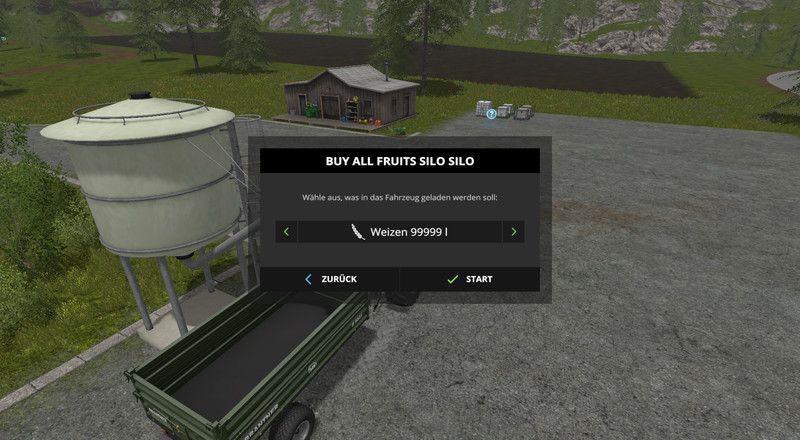Select the next fruit type with right arrow
800x440 pixels.
pyautogui.click(x=514, y=232)
